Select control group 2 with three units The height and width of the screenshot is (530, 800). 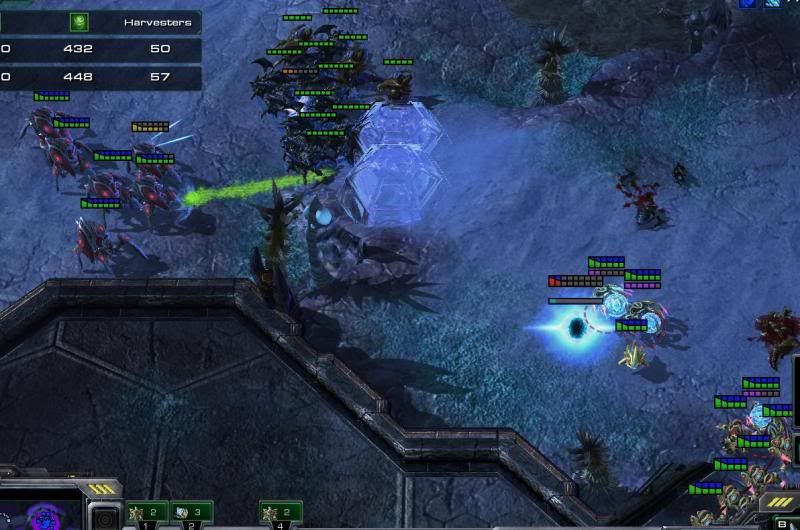[191, 514]
